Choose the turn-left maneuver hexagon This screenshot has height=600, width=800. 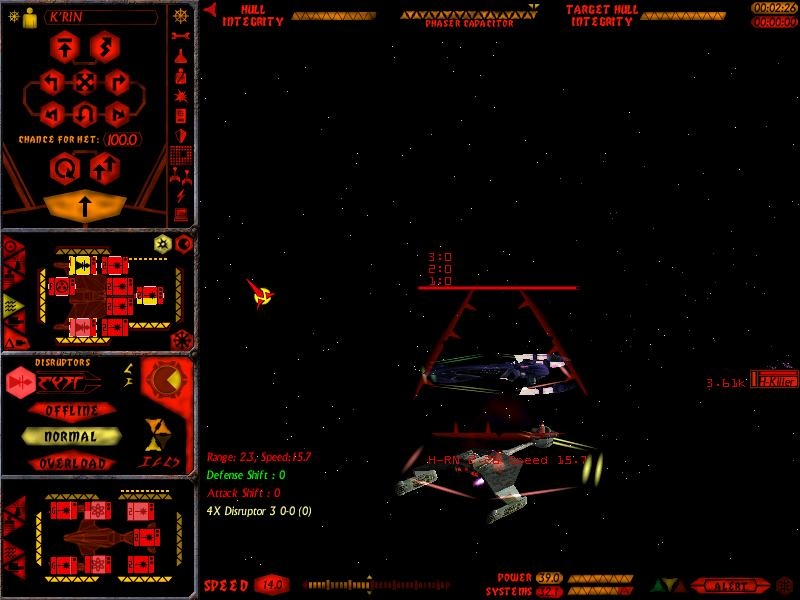(x=54, y=82)
